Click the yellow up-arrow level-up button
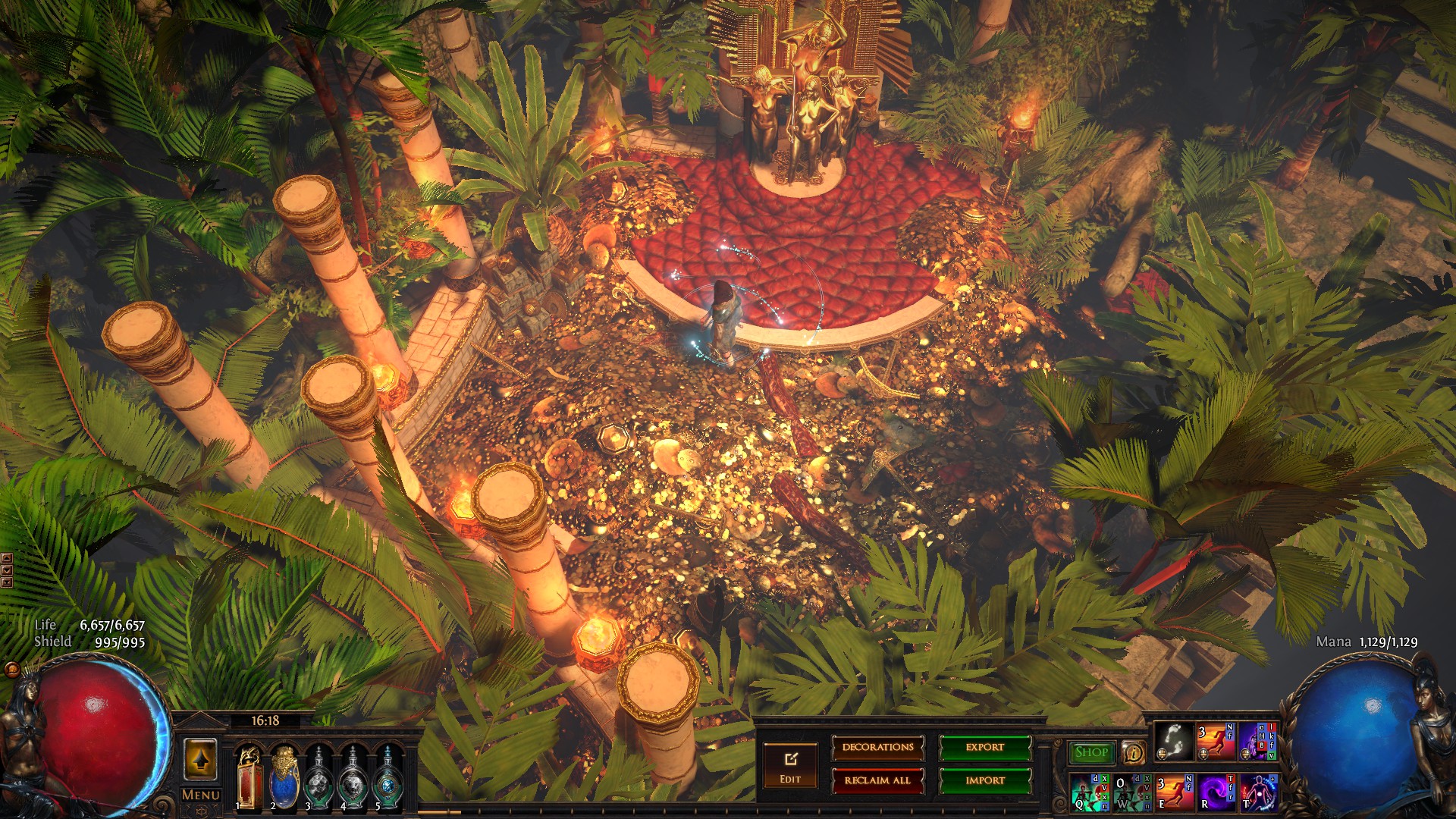 (200, 759)
